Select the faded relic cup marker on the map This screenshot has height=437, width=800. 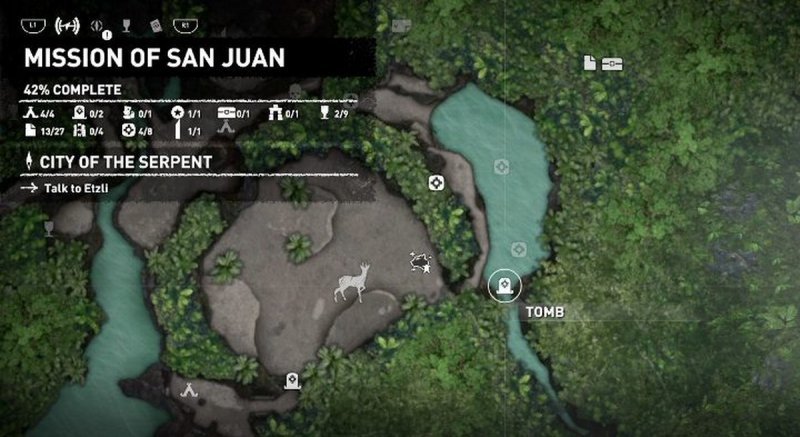[48, 228]
